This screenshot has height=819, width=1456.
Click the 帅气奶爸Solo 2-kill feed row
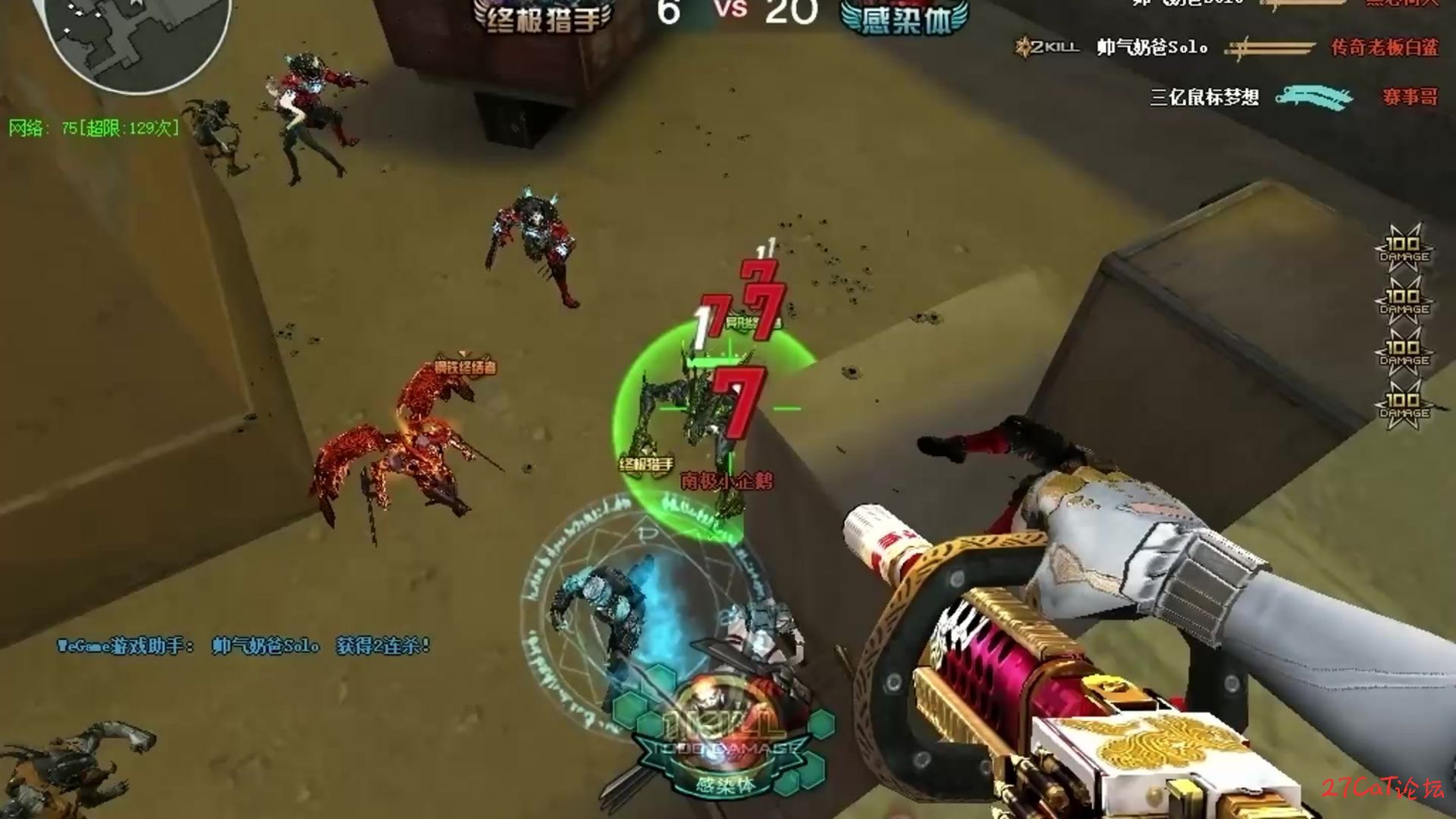[x=1227, y=48]
